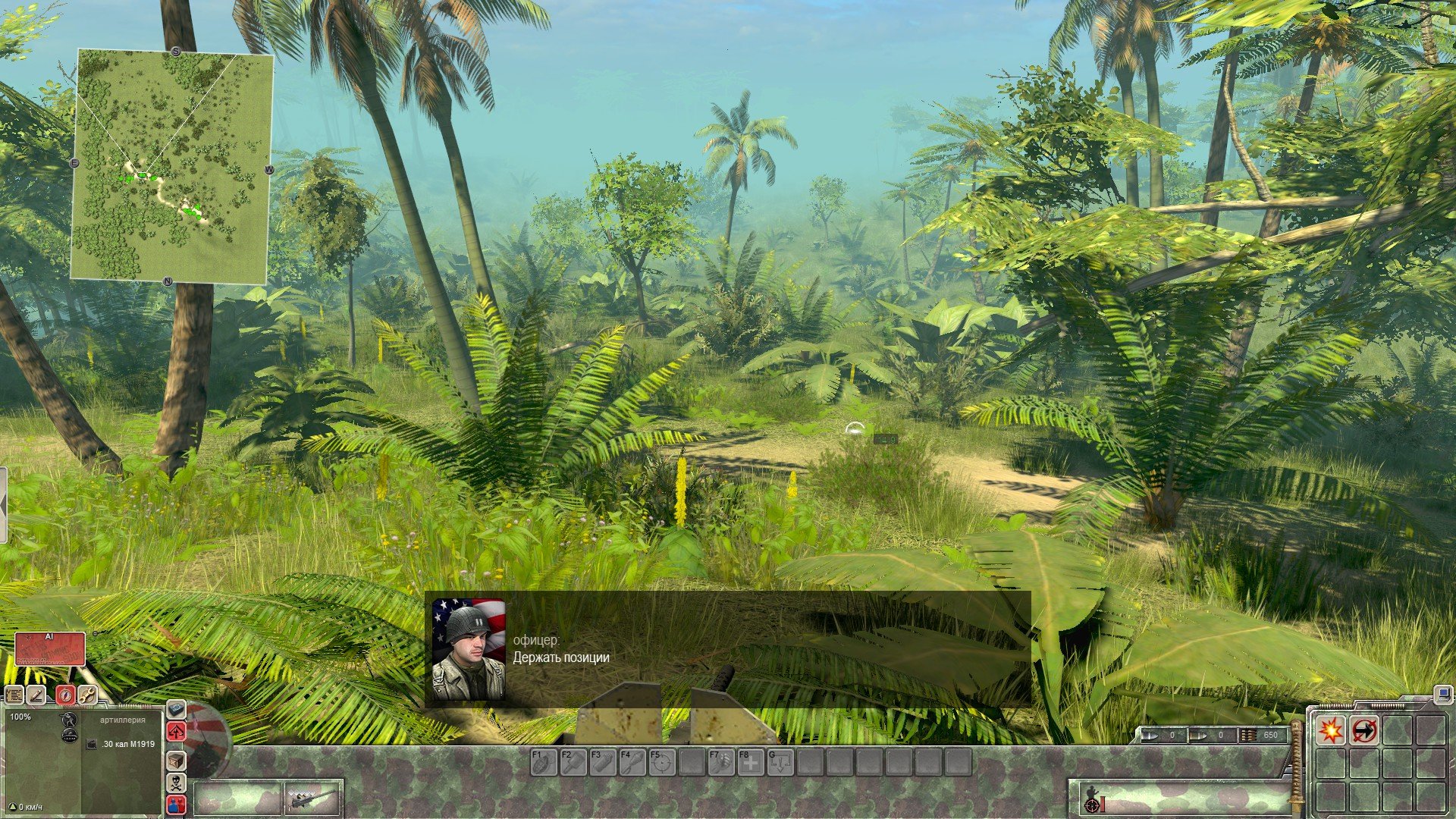
Task: Activate the F5 crosshair aim command
Action: (661, 762)
